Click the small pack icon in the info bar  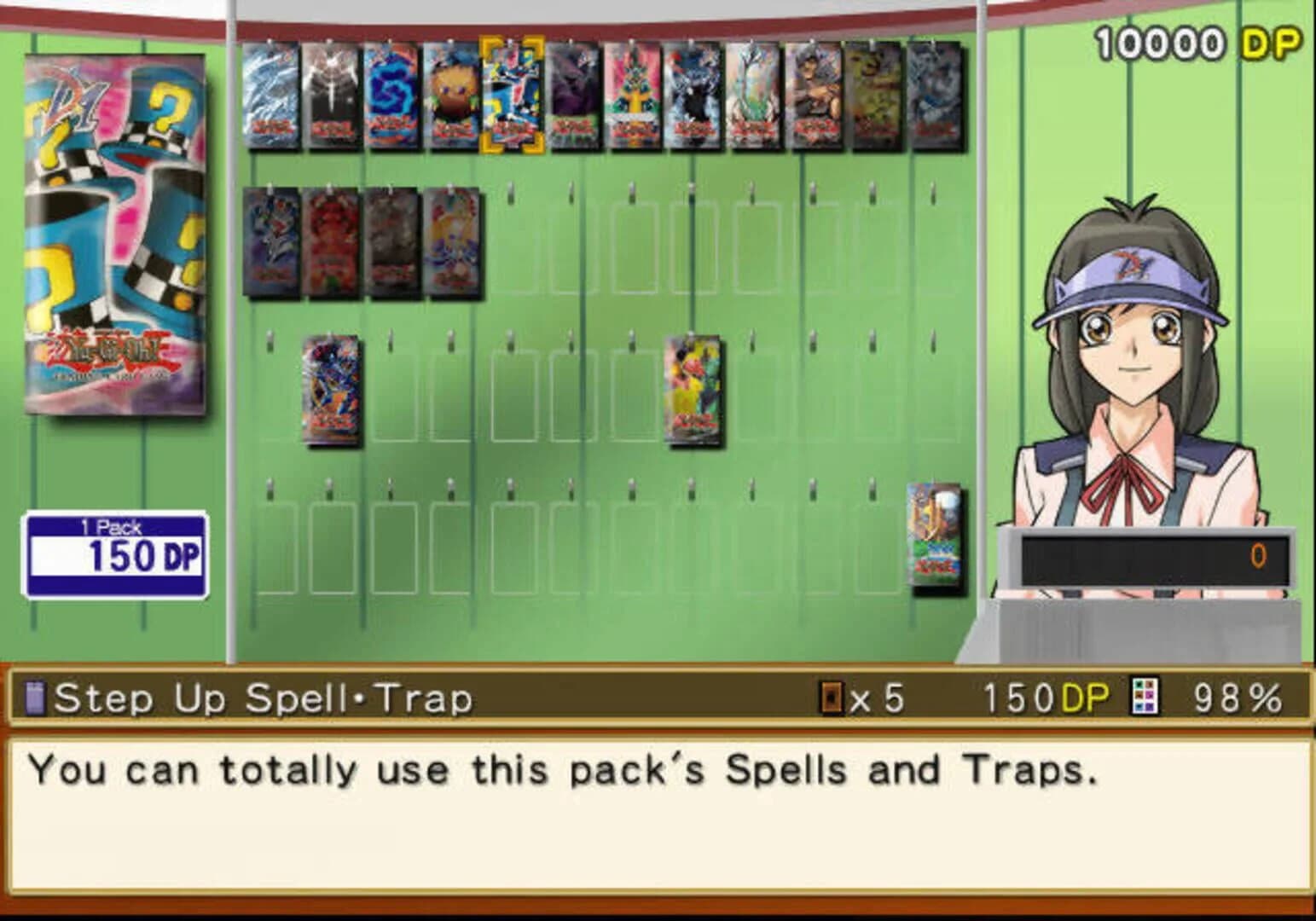[x=32, y=698]
